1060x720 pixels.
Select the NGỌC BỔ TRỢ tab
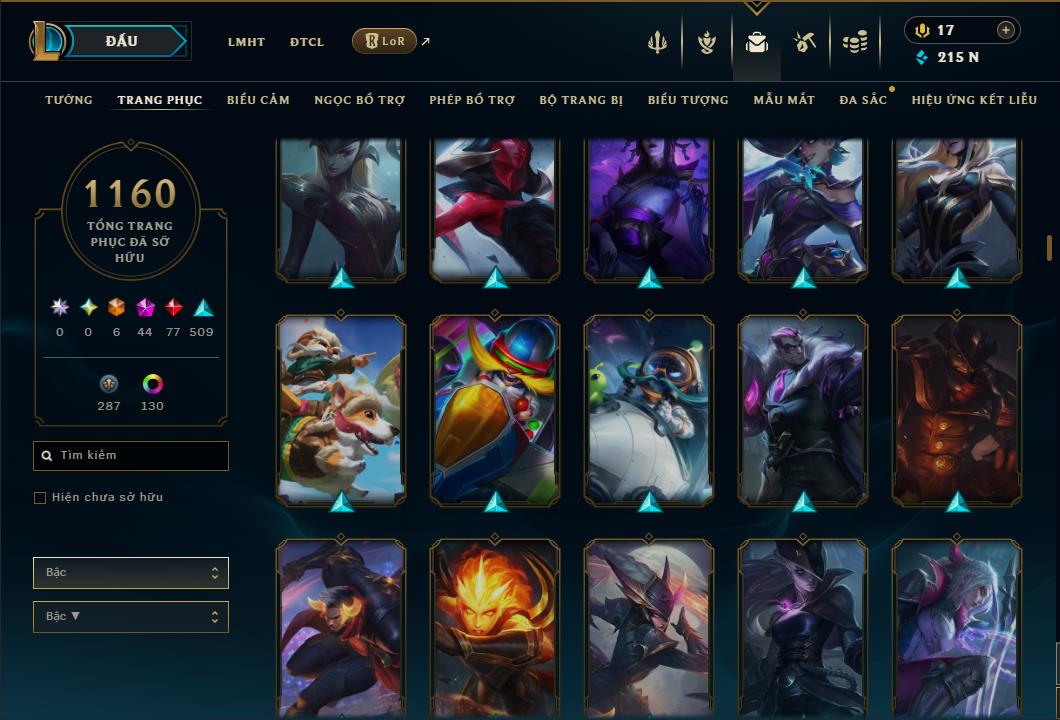[359, 100]
